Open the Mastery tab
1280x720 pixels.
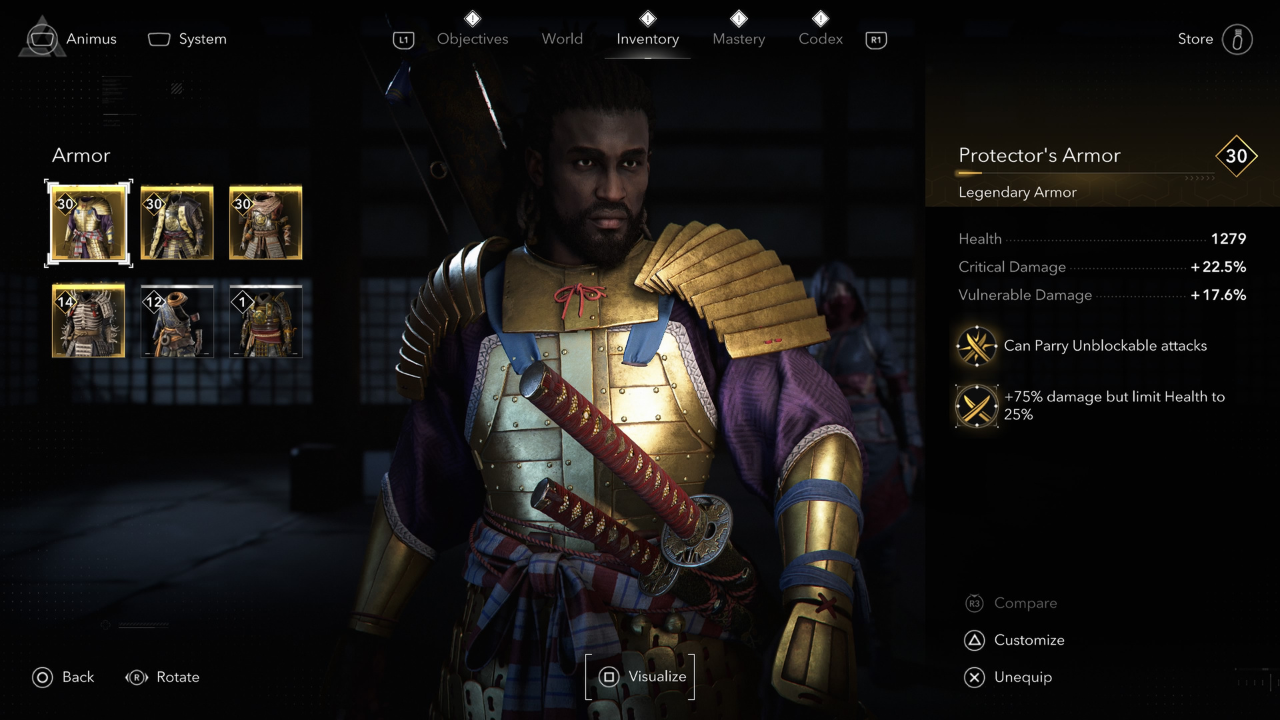coord(738,39)
